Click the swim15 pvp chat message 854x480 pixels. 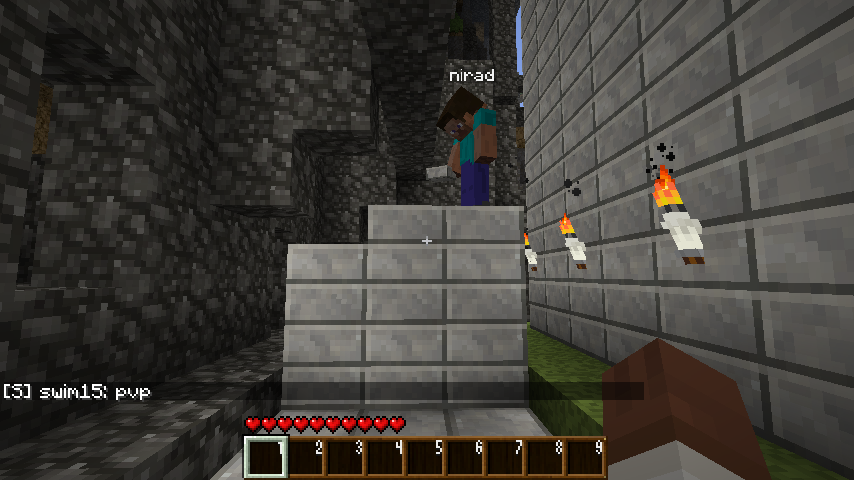click(77, 392)
